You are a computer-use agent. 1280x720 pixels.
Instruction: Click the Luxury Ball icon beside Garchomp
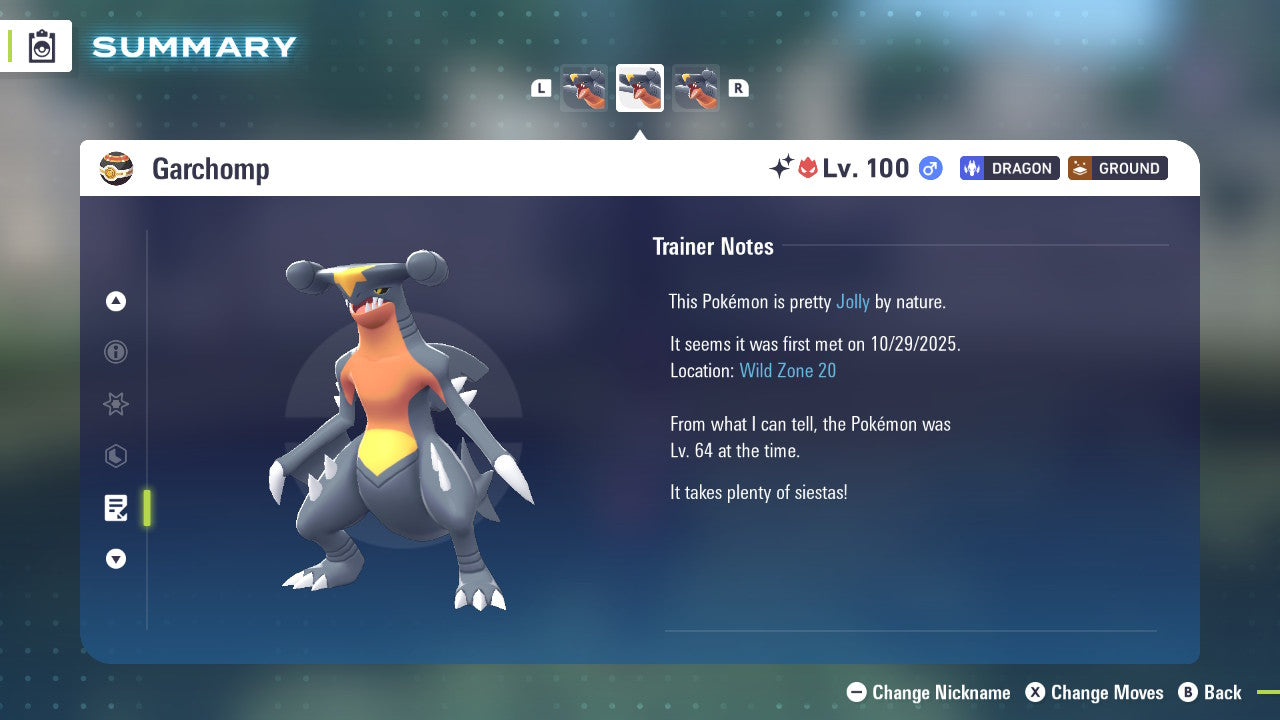117,168
